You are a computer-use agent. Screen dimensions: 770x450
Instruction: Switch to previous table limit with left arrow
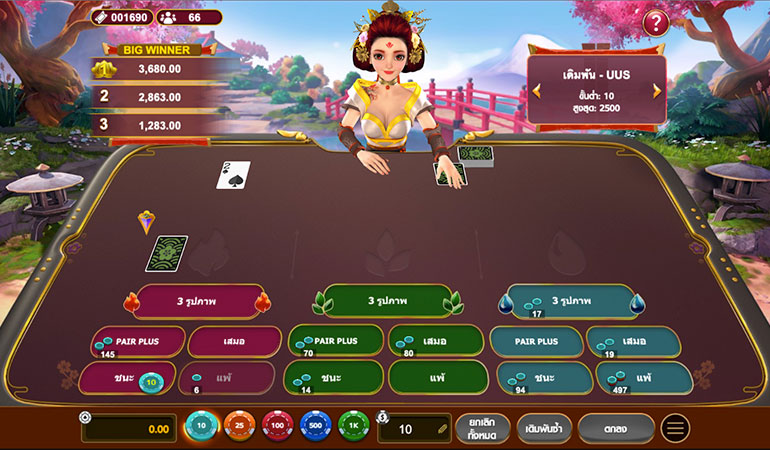pos(536,91)
